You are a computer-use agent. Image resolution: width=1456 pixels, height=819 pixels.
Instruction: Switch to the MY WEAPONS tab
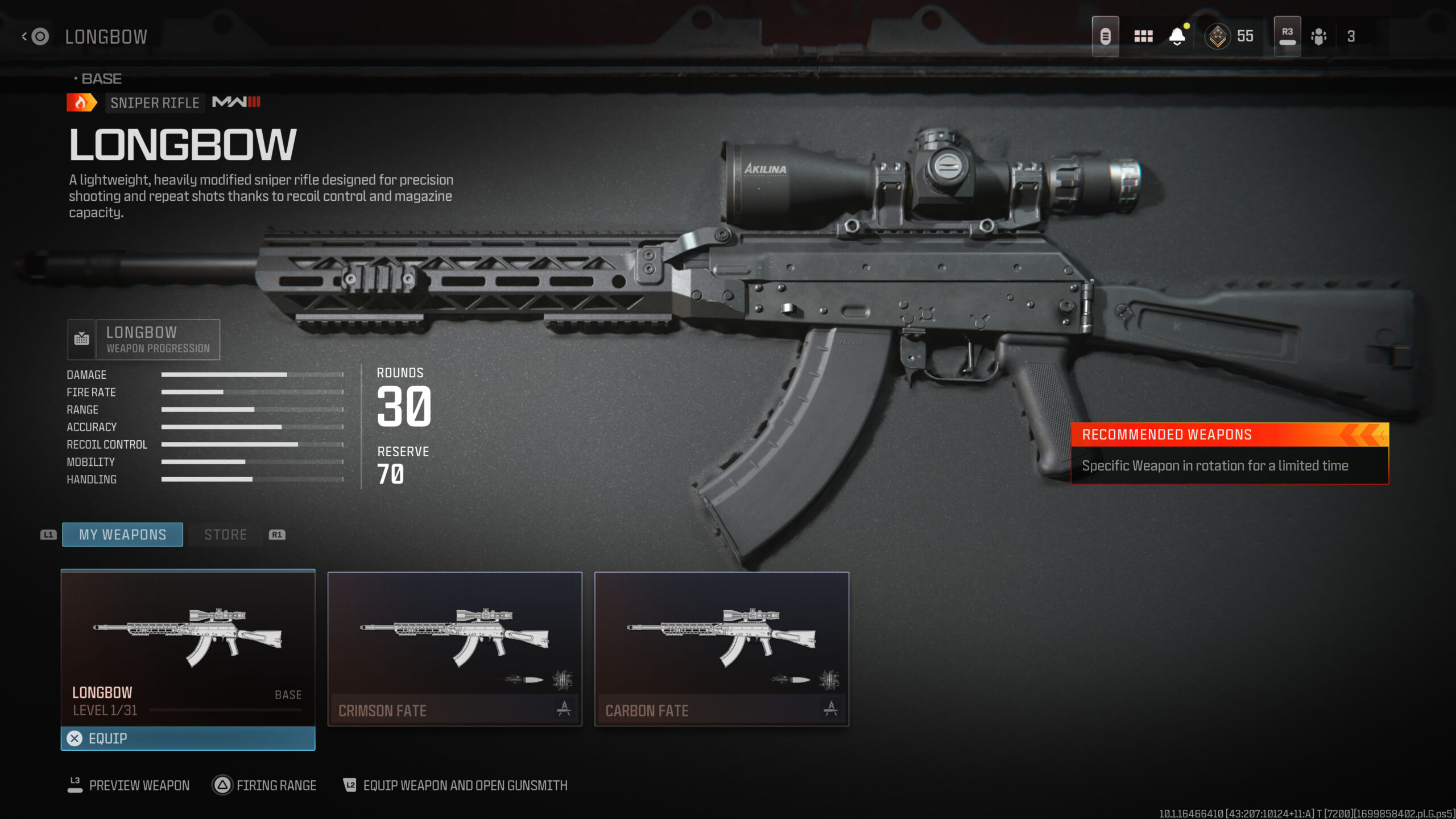tap(122, 534)
